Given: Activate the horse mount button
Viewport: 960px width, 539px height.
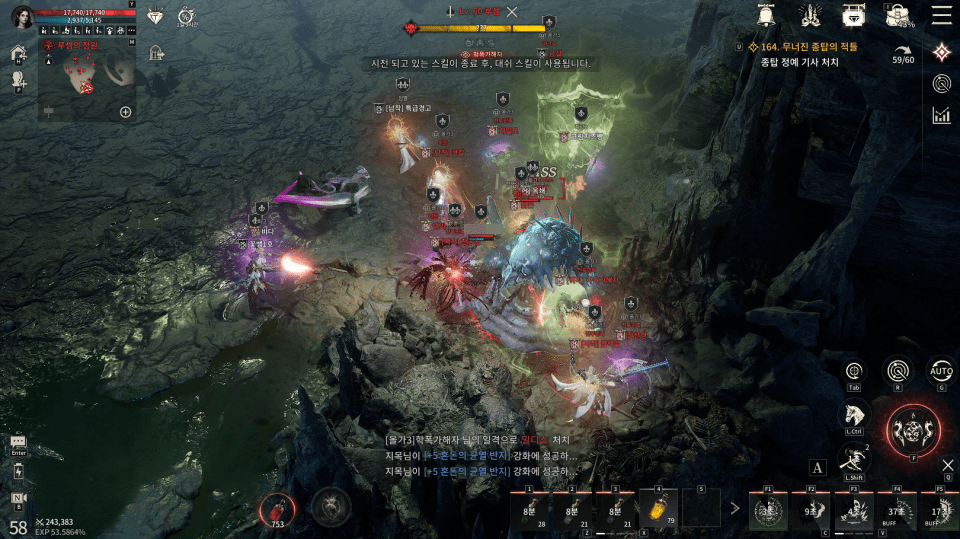Looking at the screenshot, I should click(x=853, y=415).
